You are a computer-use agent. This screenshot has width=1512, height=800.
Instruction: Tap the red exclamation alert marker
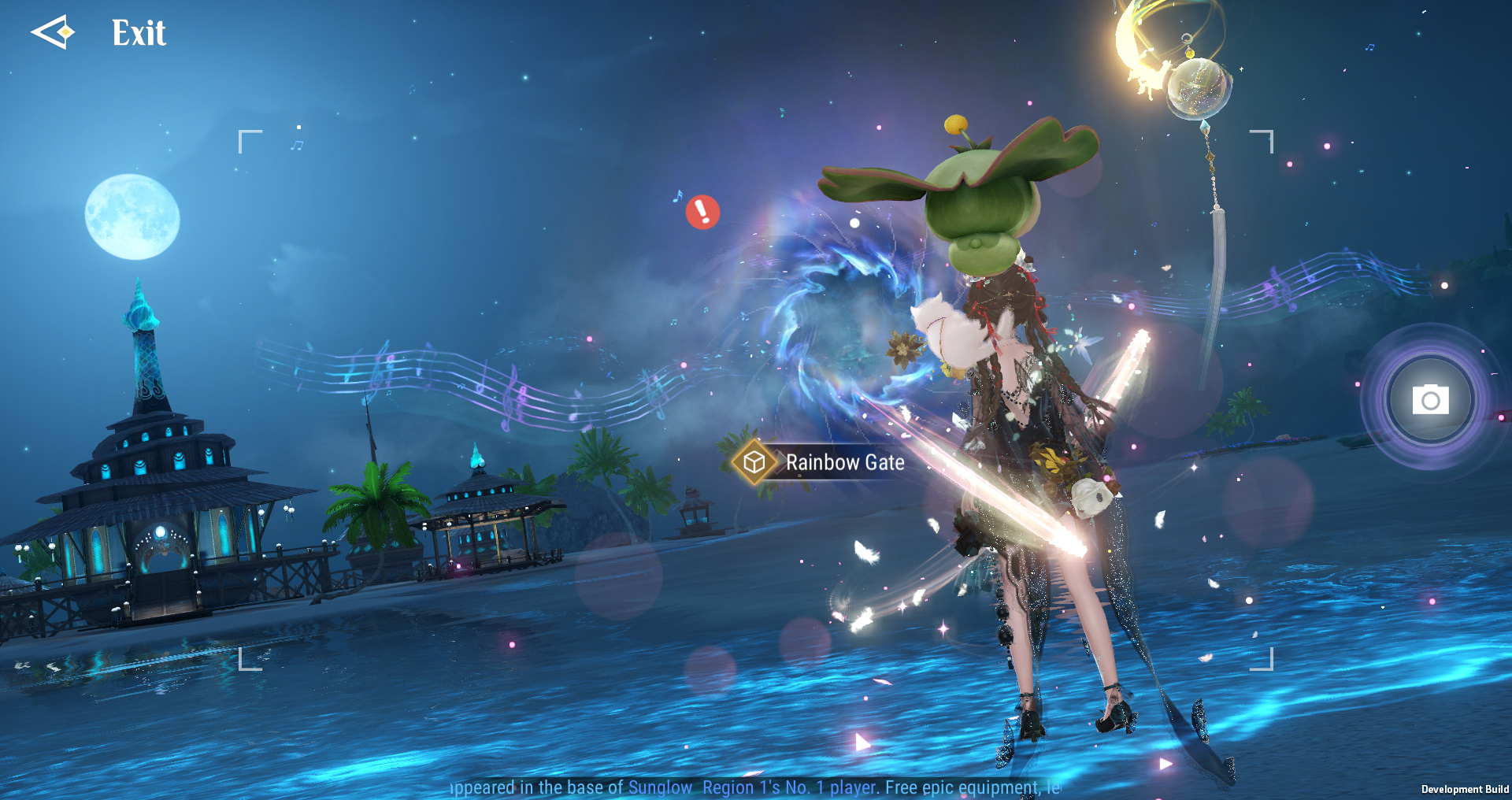[x=702, y=212]
